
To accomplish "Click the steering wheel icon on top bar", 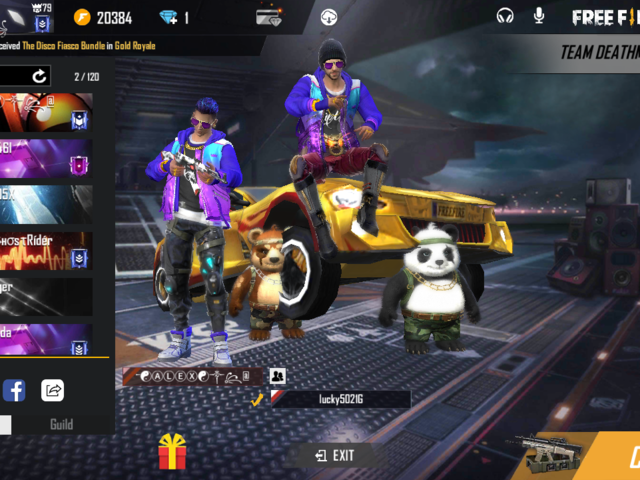I will tap(329, 17).
